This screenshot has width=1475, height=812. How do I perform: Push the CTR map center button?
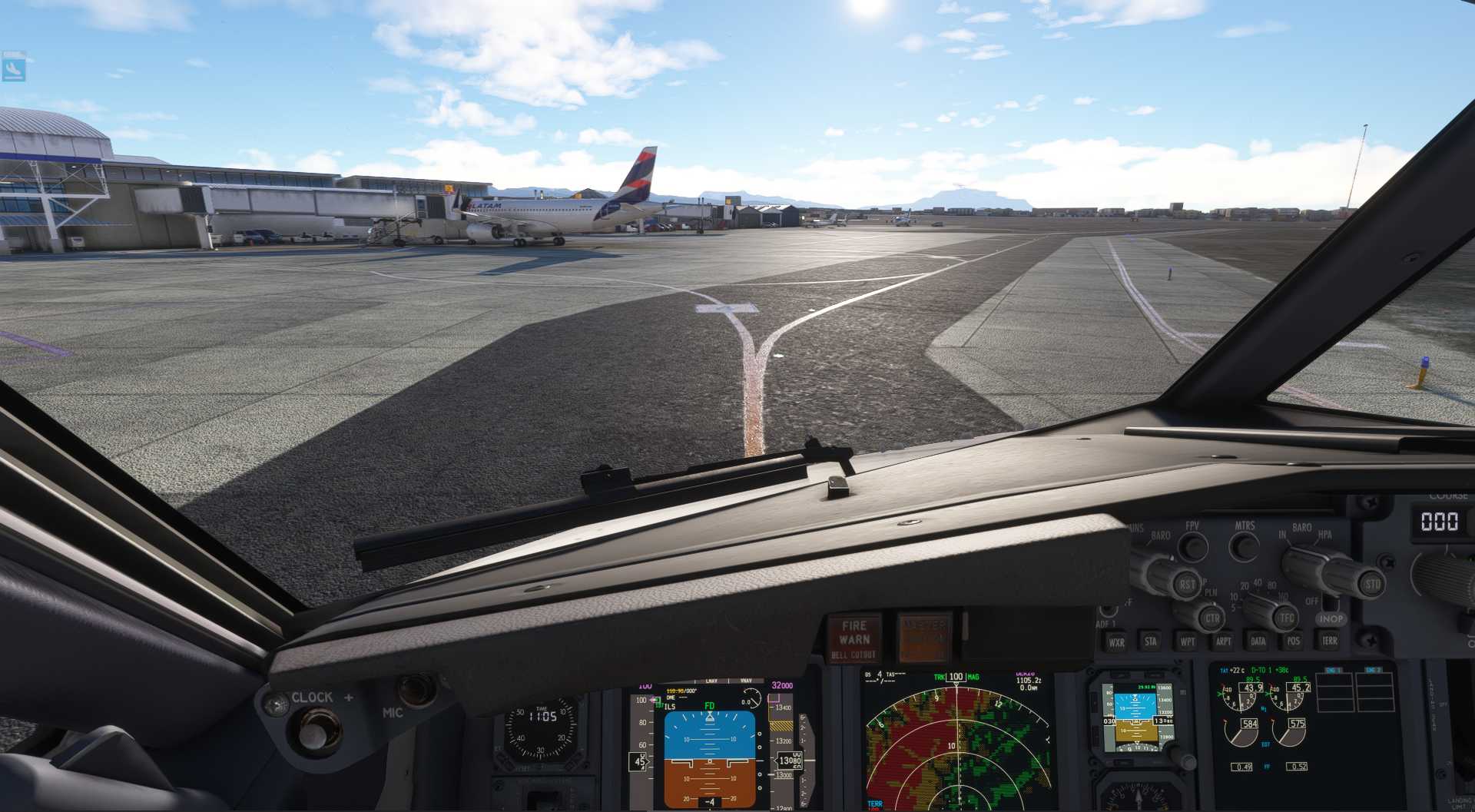click(x=1212, y=618)
